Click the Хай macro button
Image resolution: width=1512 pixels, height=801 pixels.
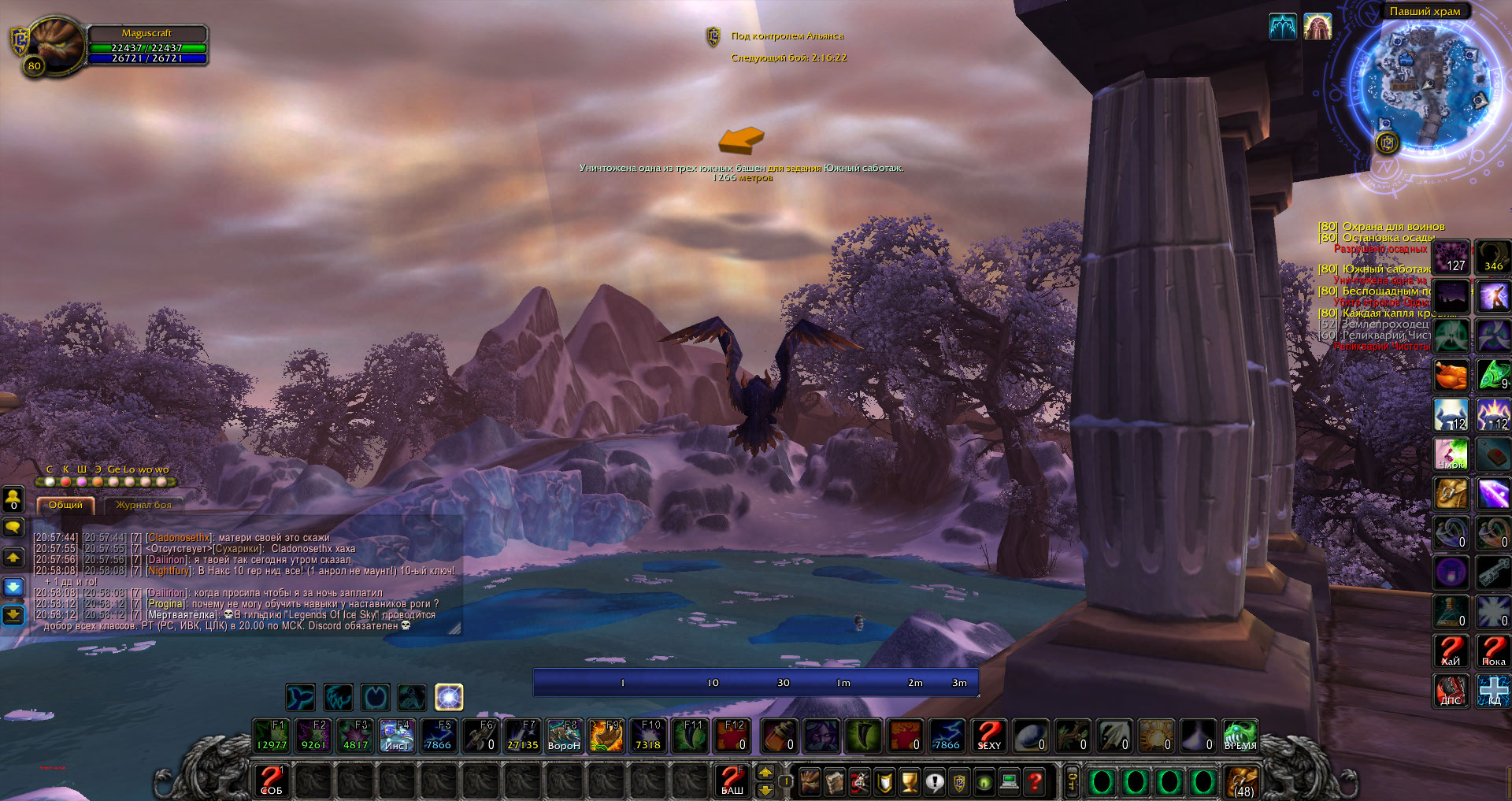click(1451, 651)
